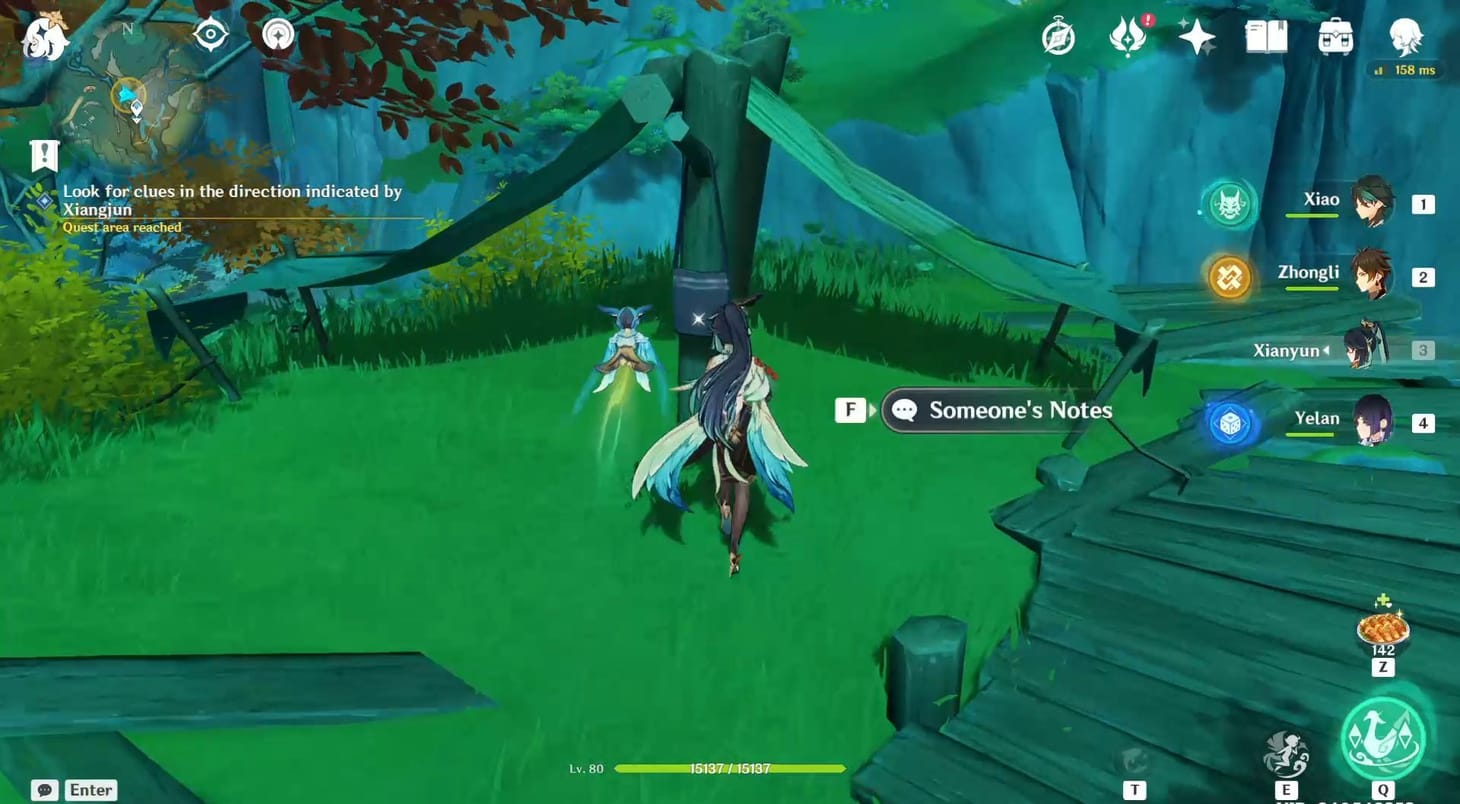Open the Wish menu star icon
The width and height of the screenshot is (1460, 804).
tap(1197, 36)
